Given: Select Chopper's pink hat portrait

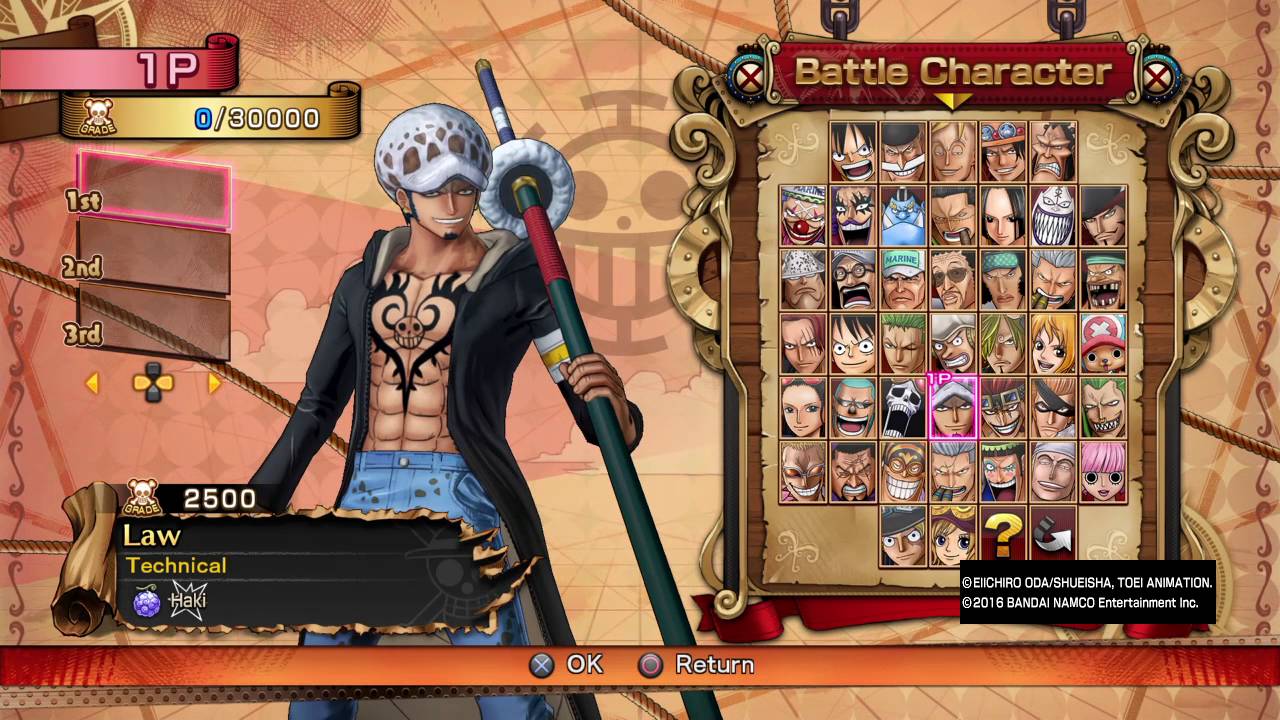Looking at the screenshot, I should 1103,344.
